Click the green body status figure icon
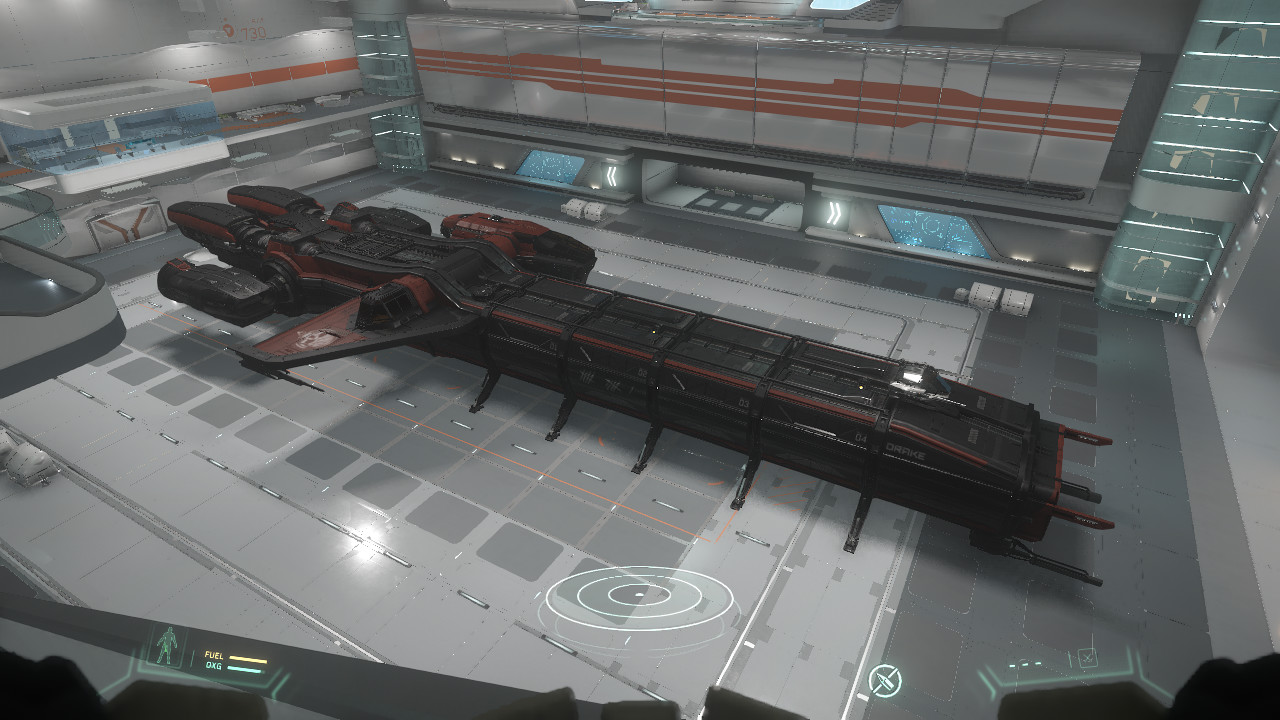Screen dimensions: 1280x720 [169, 649]
